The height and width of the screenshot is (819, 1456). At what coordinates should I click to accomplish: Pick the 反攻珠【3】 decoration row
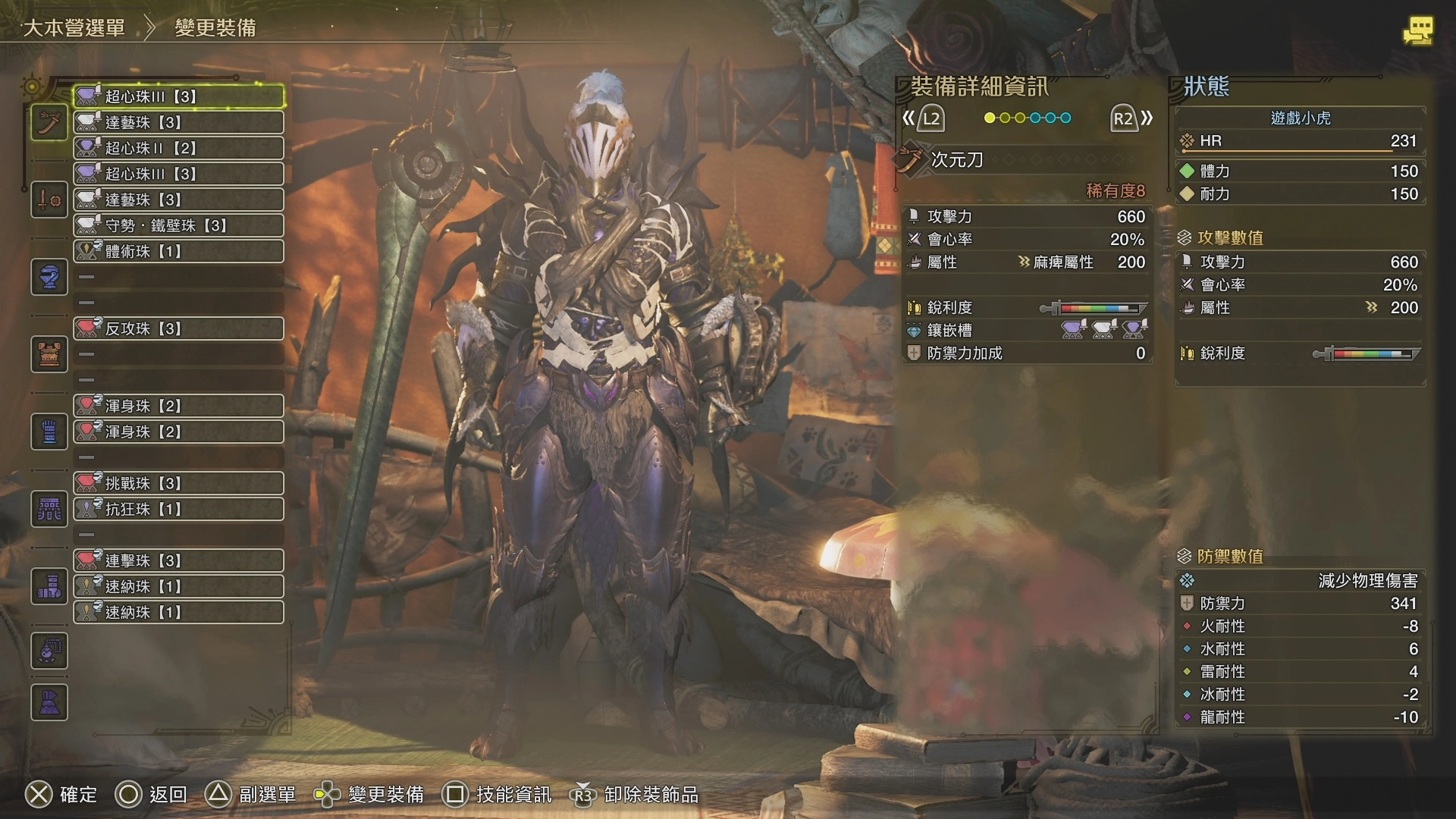pyautogui.click(x=179, y=328)
